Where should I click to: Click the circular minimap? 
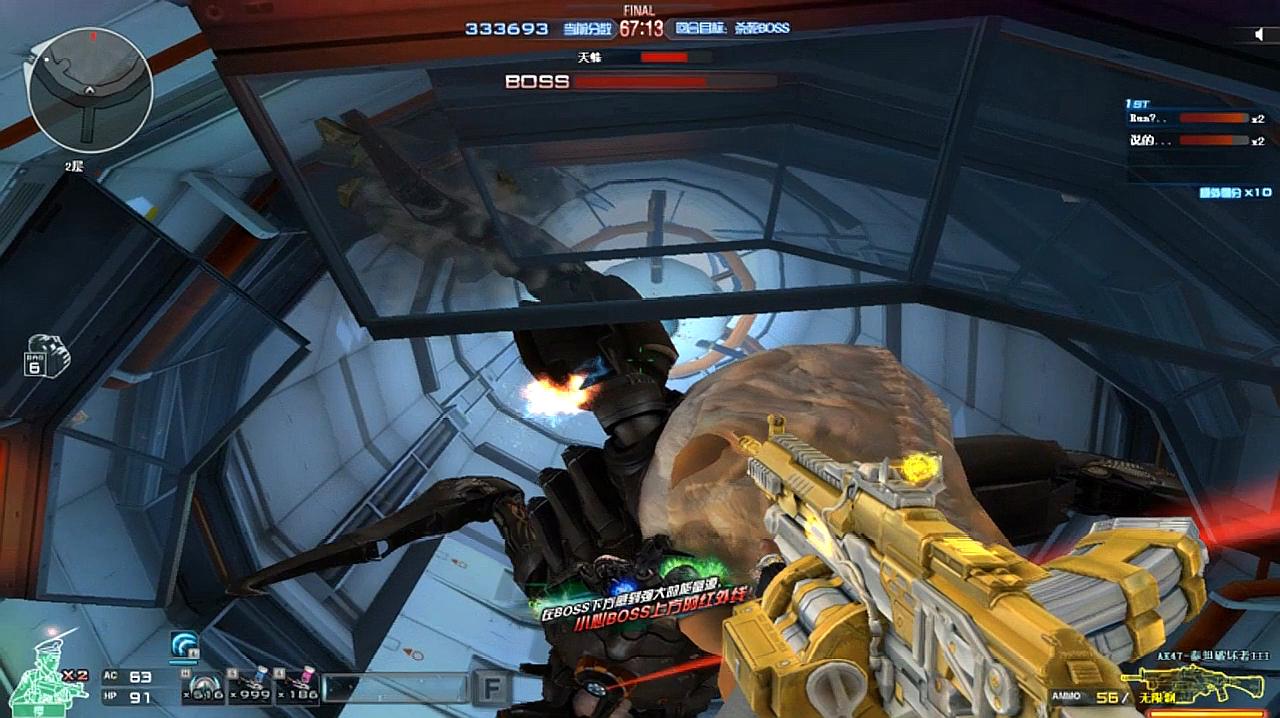point(90,90)
